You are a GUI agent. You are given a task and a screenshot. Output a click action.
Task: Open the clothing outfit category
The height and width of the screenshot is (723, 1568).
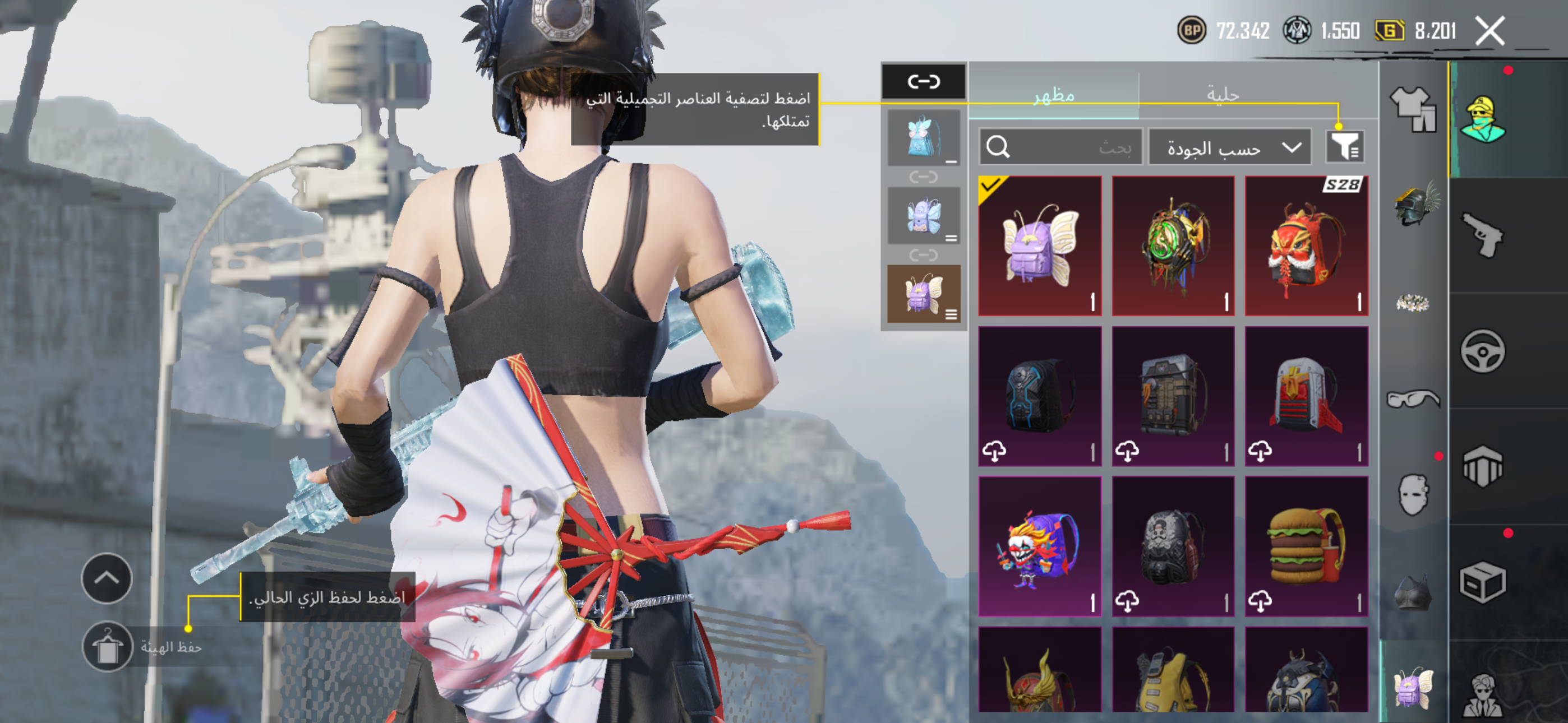click(x=1413, y=108)
